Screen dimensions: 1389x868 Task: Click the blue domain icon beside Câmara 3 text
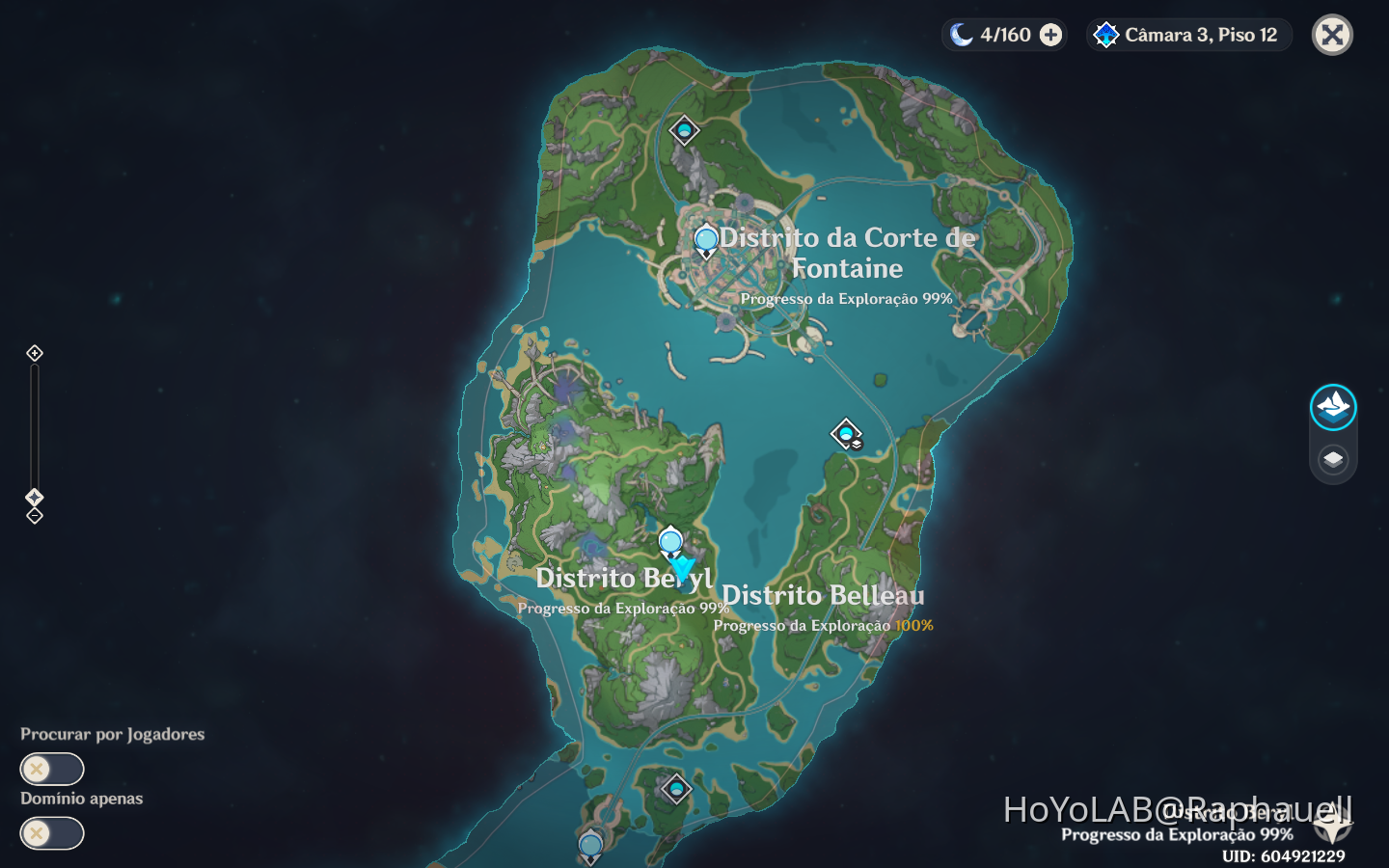pyautogui.click(x=1105, y=35)
